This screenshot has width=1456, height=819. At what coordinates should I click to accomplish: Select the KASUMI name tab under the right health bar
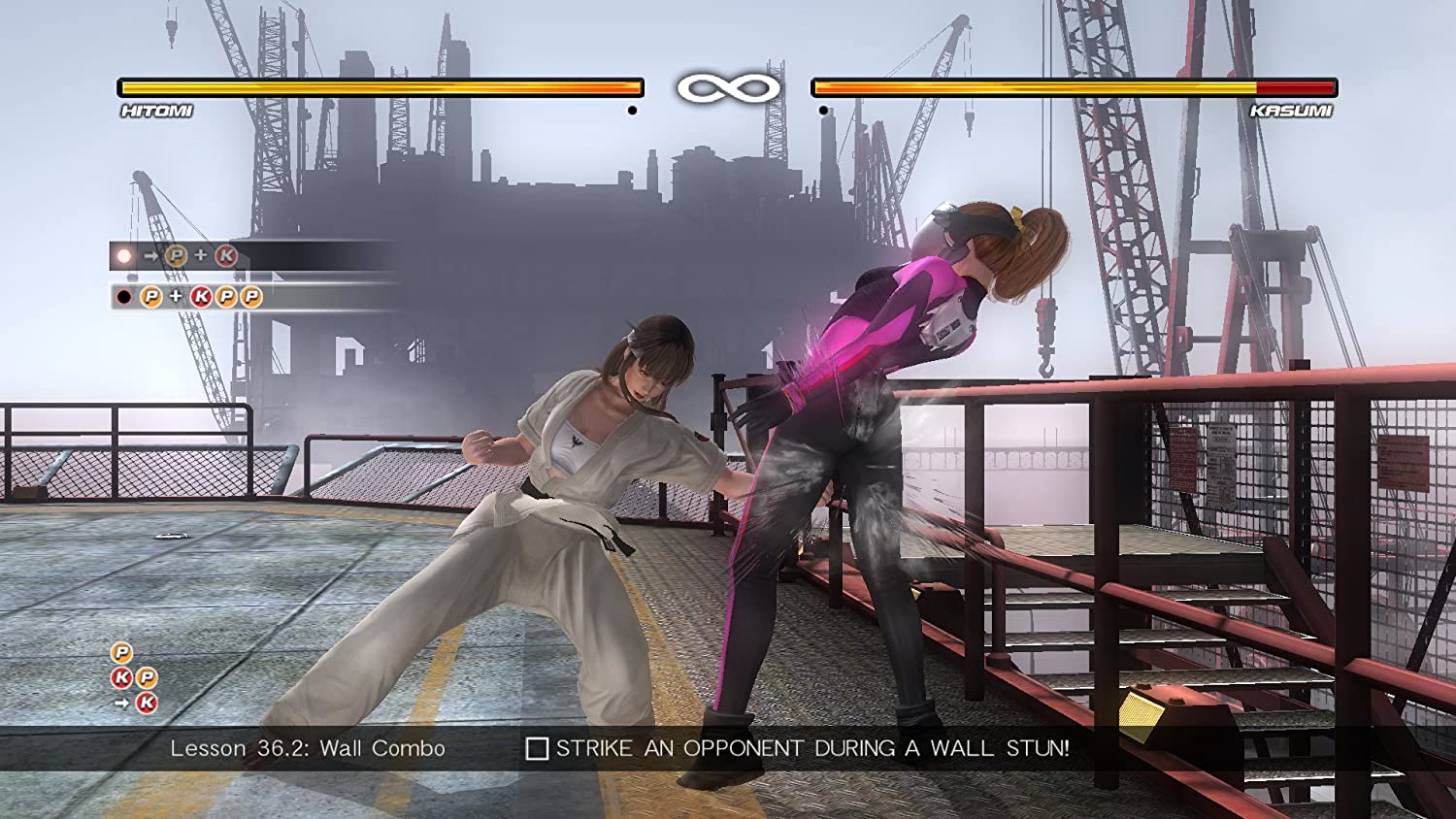pyautogui.click(x=1293, y=110)
